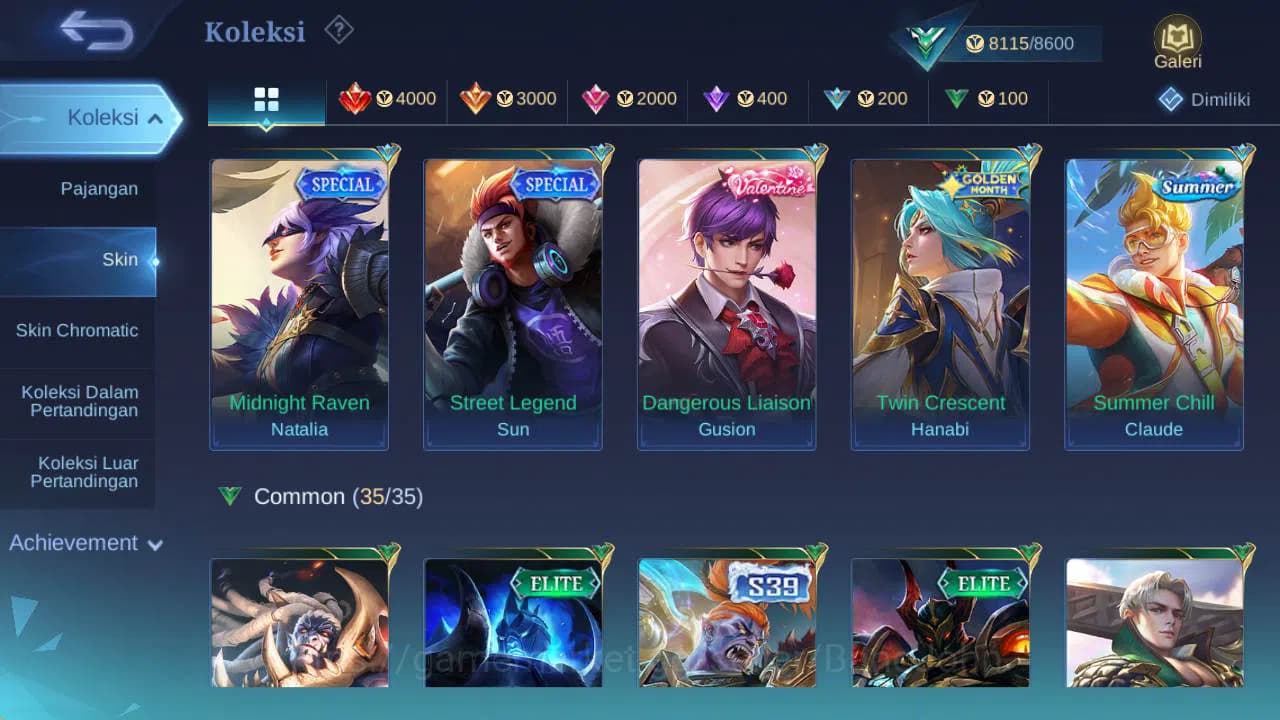This screenshot has width=1280, height=720.
Task: Switch to the Skin tab
Action: click(120, 259)
